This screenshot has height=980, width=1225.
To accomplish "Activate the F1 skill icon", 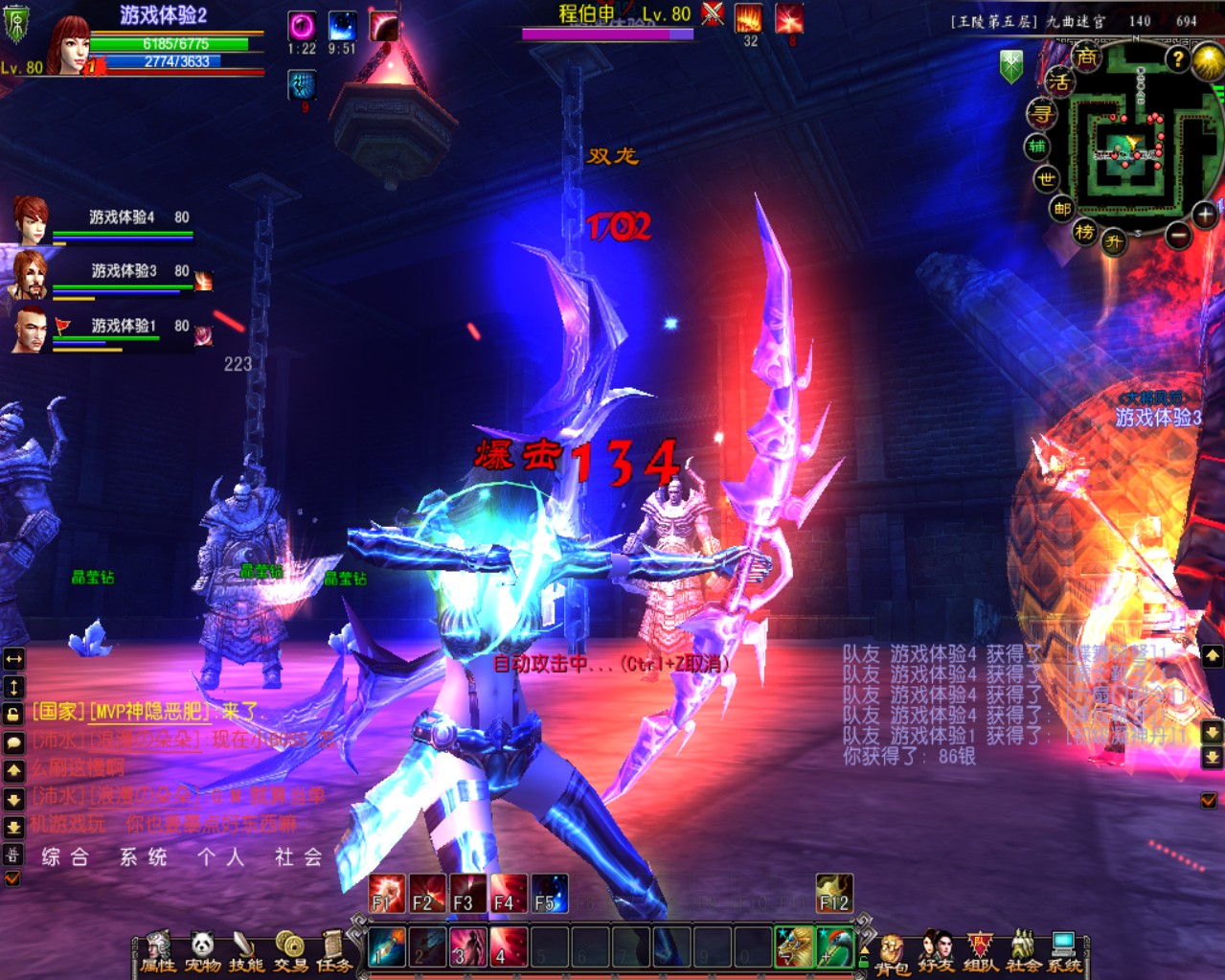I will pos(387,894).
